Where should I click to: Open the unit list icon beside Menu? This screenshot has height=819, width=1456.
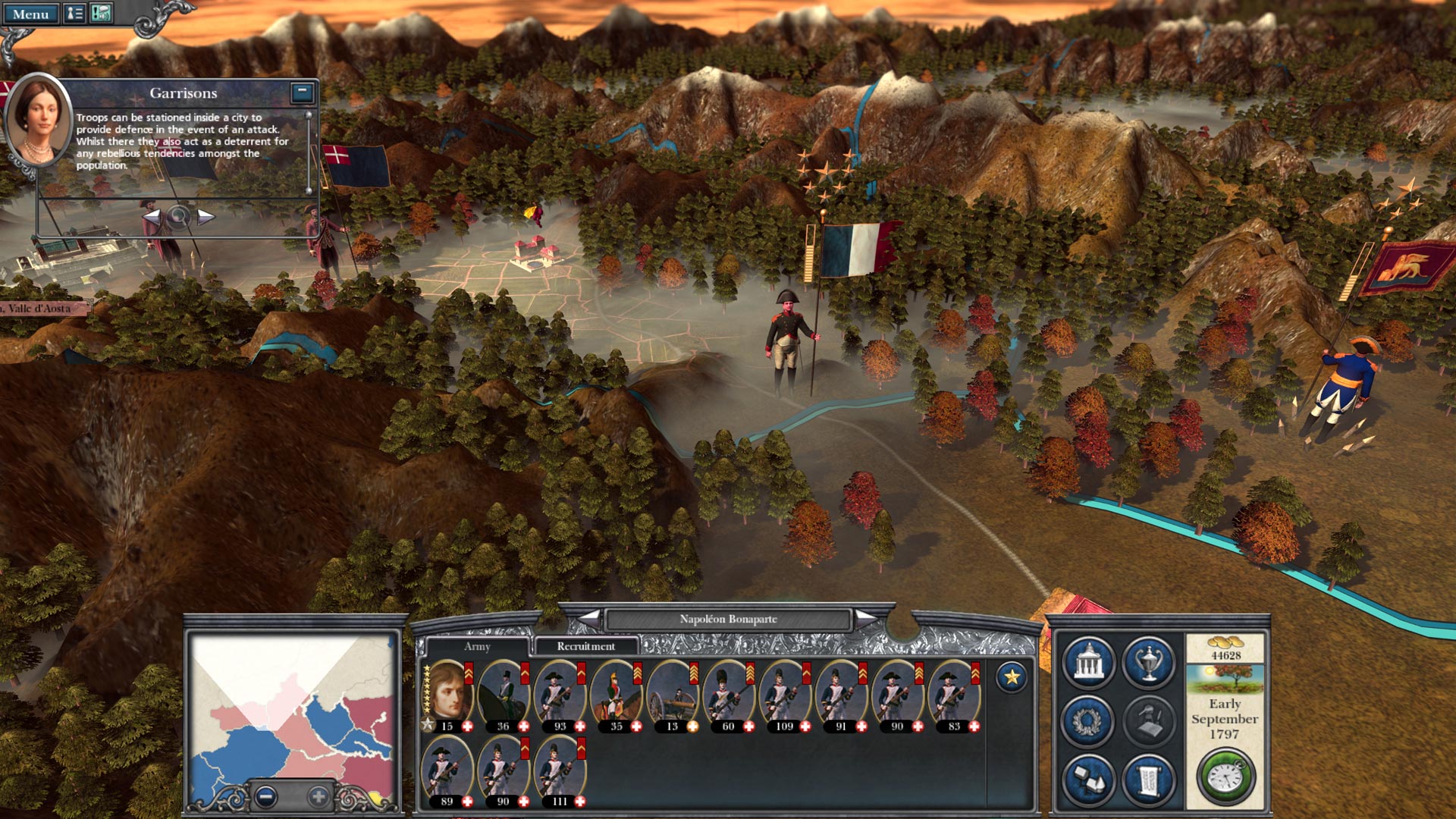(x=75, y=12)
